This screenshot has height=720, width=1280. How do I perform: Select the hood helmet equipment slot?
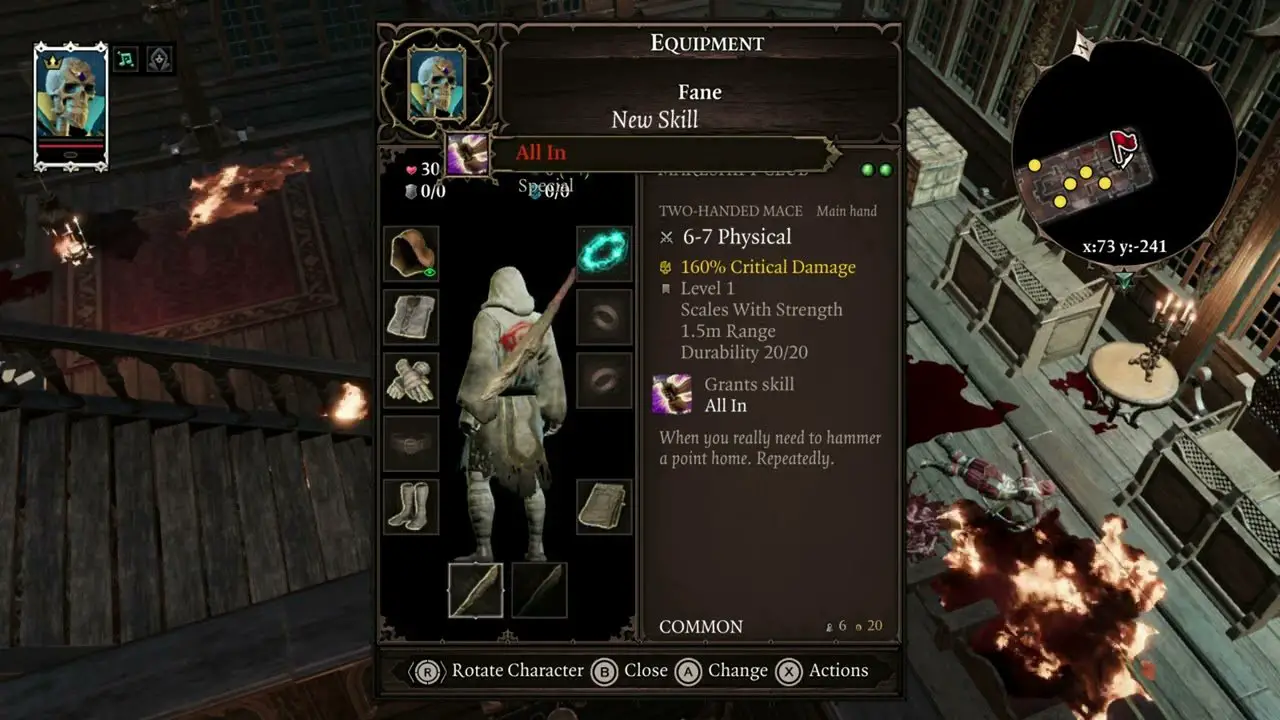click(411, 254)
